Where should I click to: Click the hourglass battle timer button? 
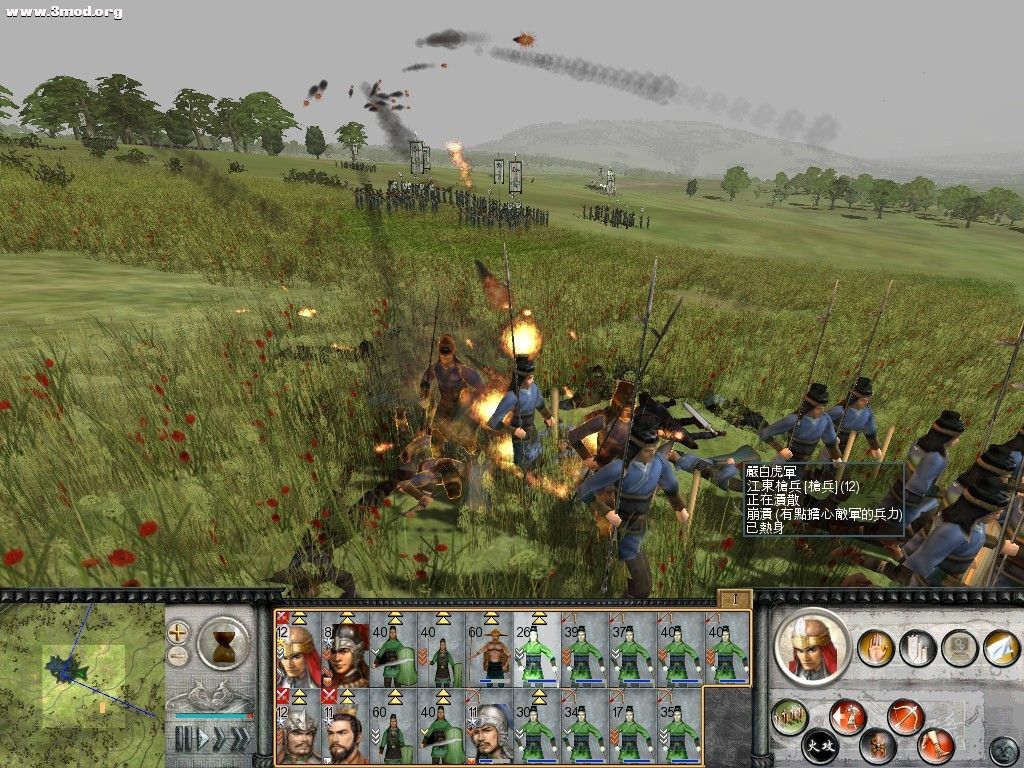pyautogui.click(x=224, y=644)
